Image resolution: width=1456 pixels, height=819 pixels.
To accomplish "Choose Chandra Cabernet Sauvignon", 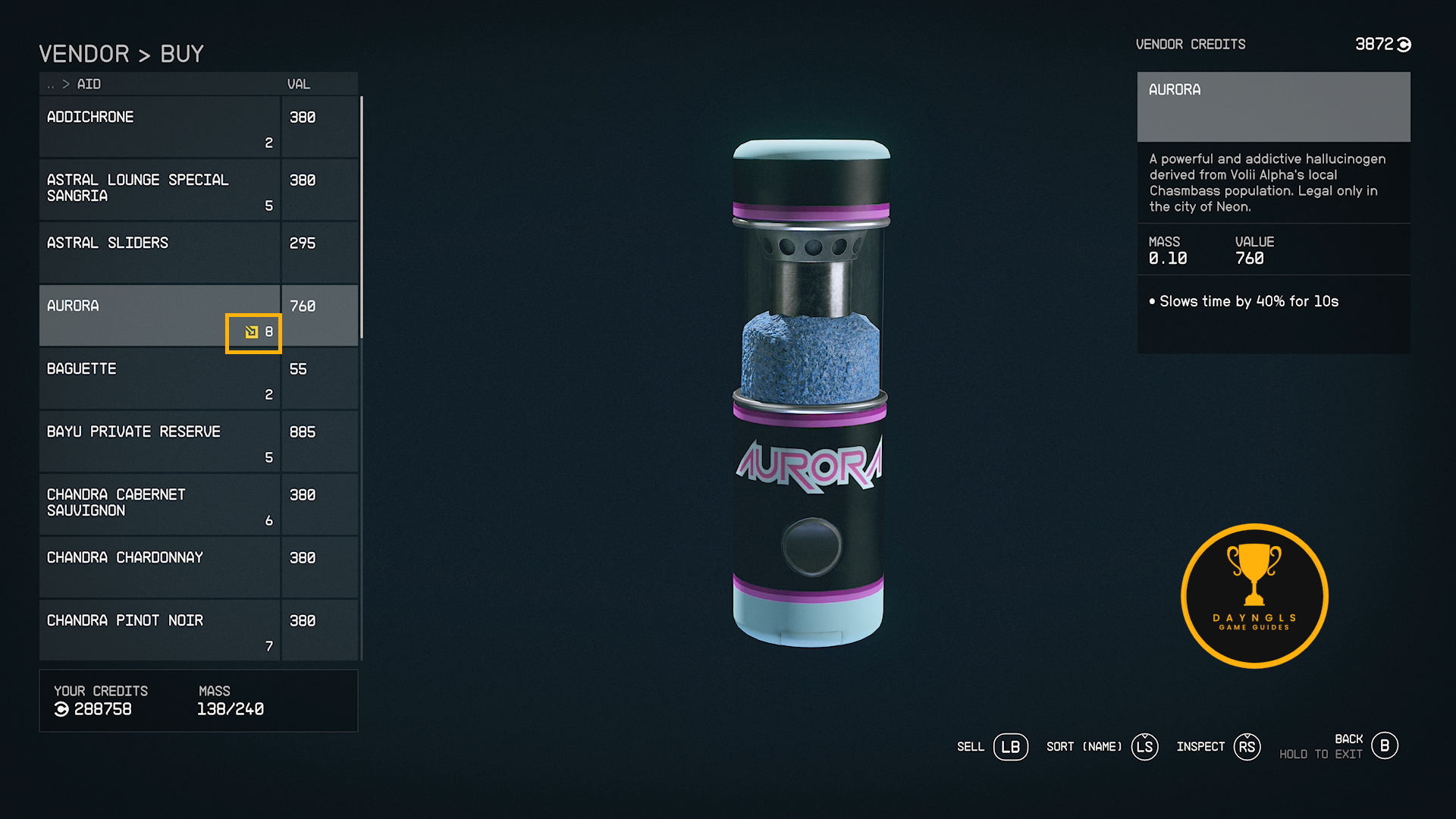I will (x=159, y=504).
